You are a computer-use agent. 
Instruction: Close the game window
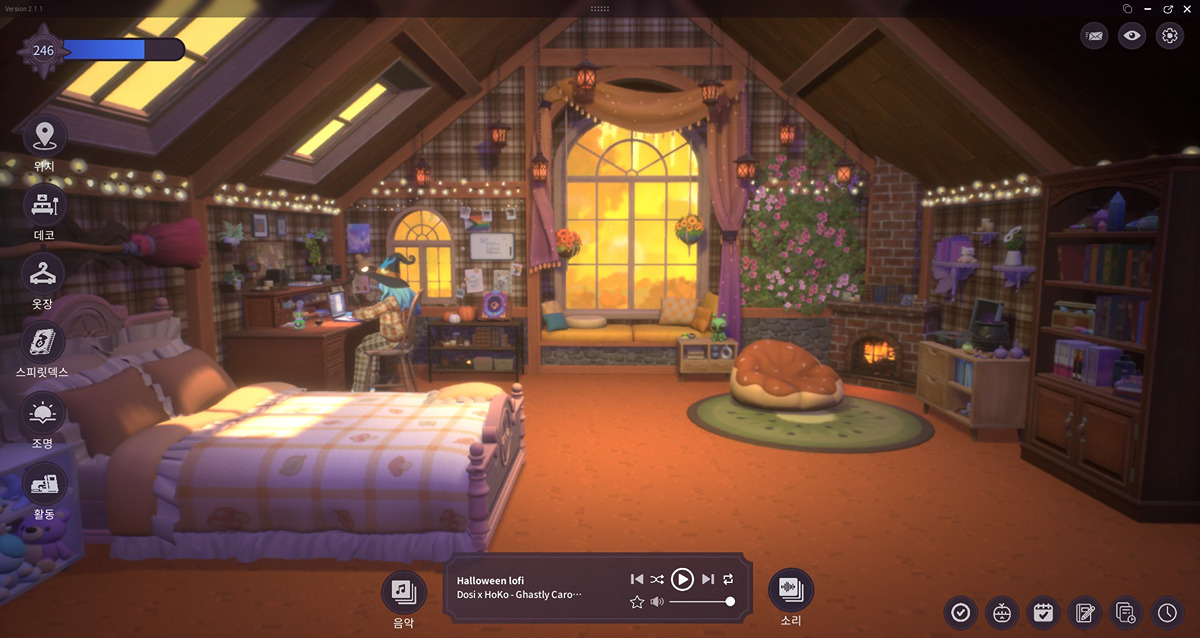coord(1189,8)
